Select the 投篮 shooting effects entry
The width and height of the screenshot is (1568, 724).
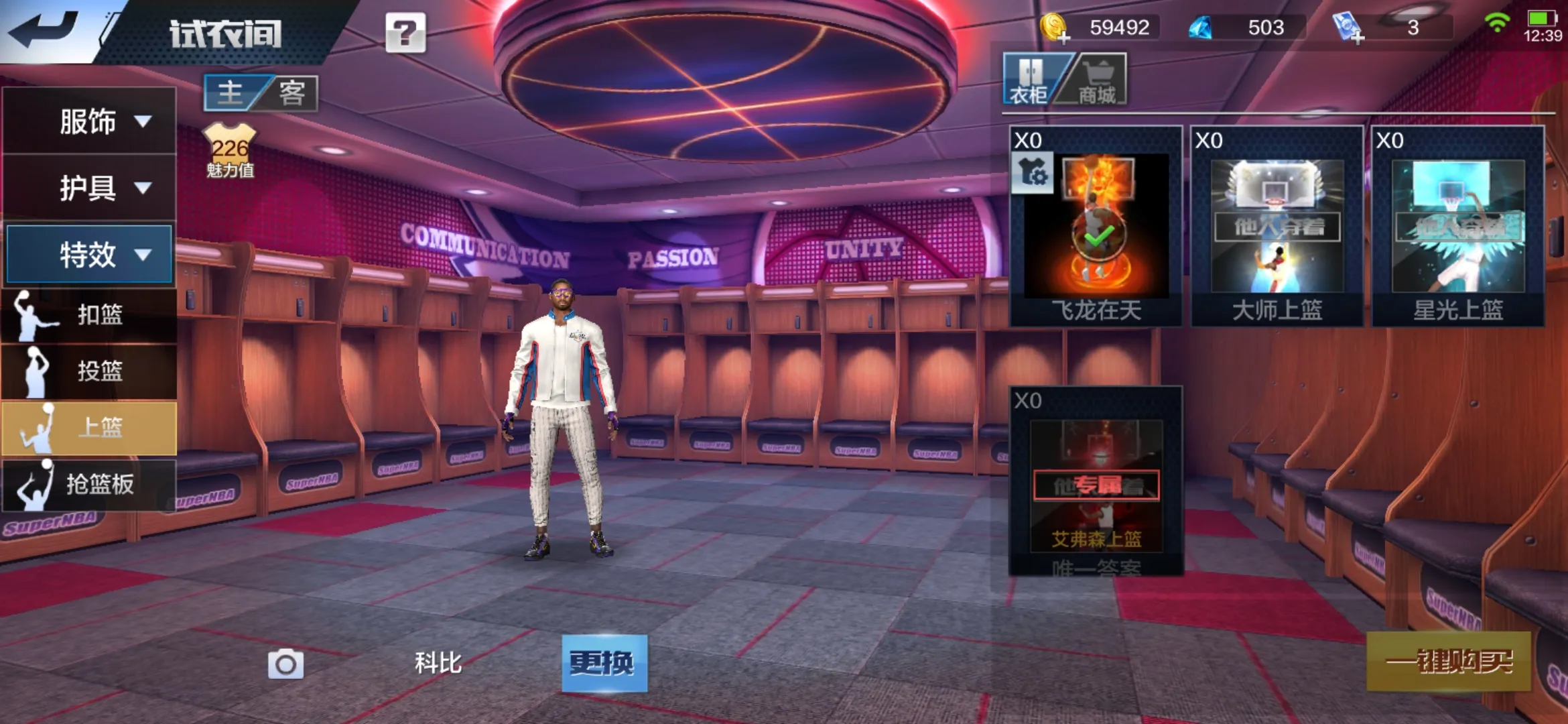click(x=90, y=371)
